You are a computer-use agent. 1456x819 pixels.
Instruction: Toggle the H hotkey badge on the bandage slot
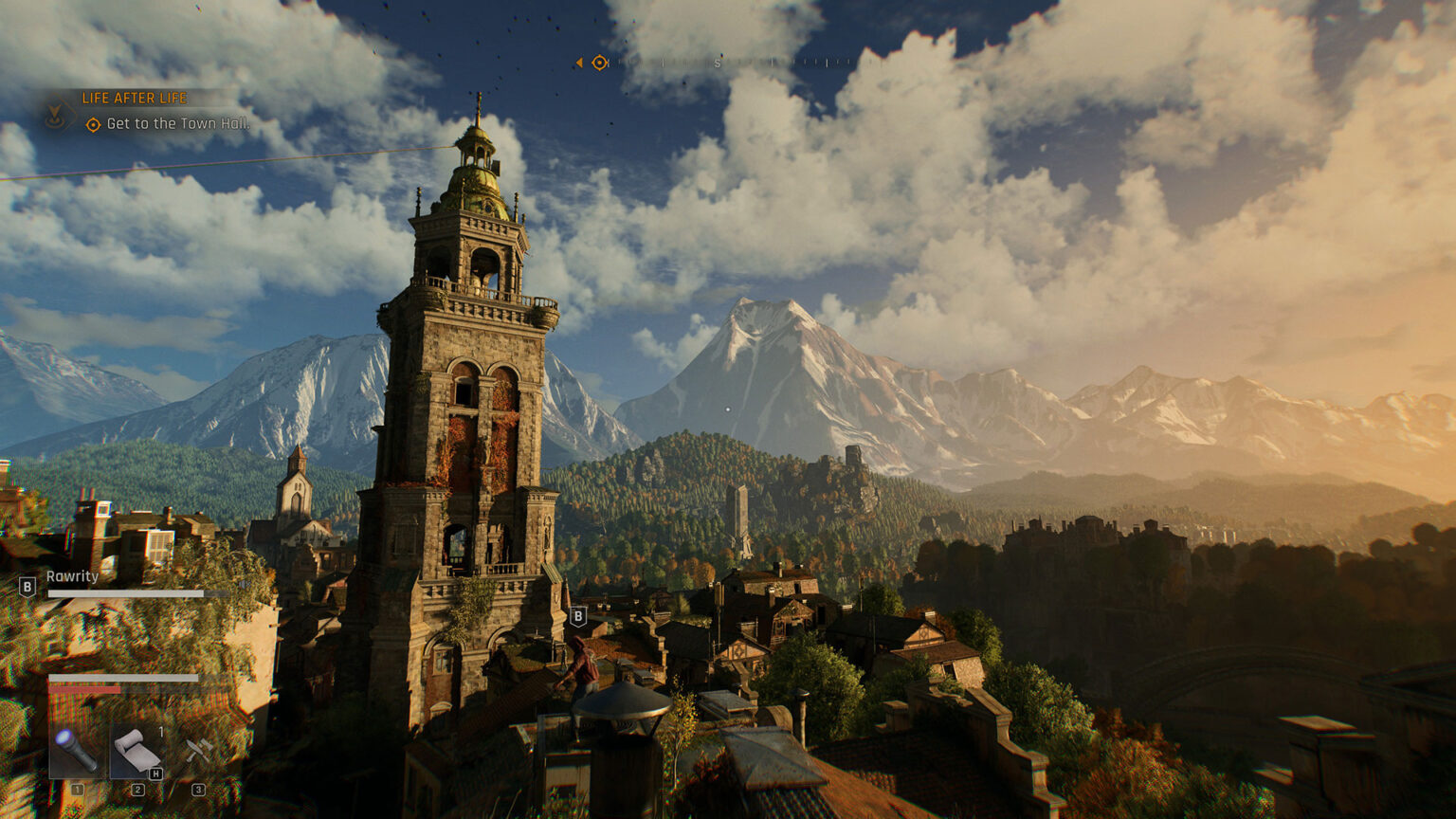155,773
